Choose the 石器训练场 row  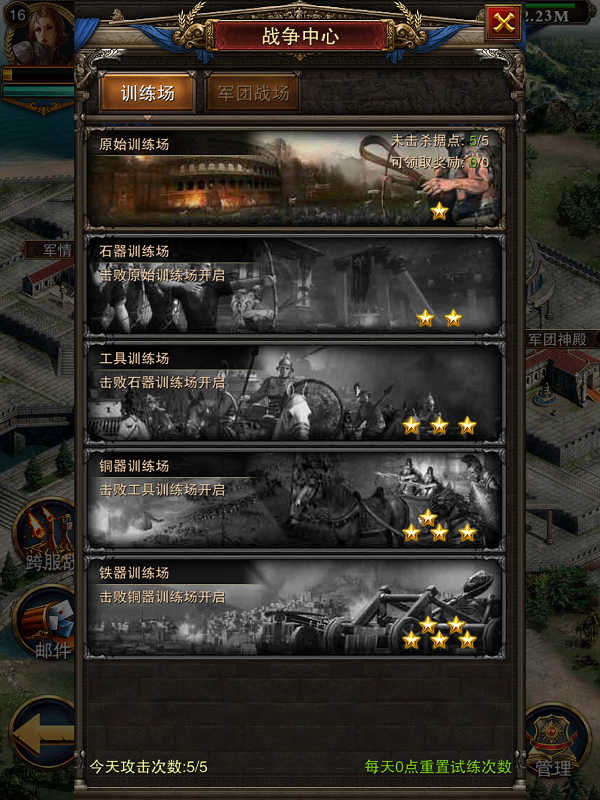pos(295,285)
